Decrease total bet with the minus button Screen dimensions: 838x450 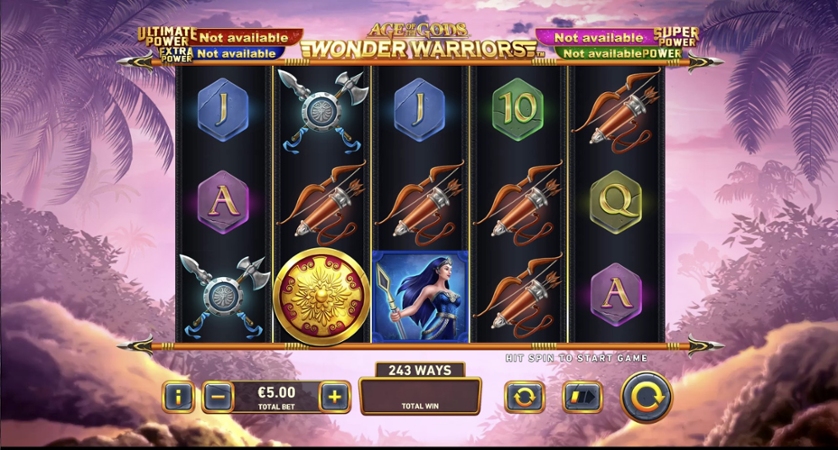(218, 397)
